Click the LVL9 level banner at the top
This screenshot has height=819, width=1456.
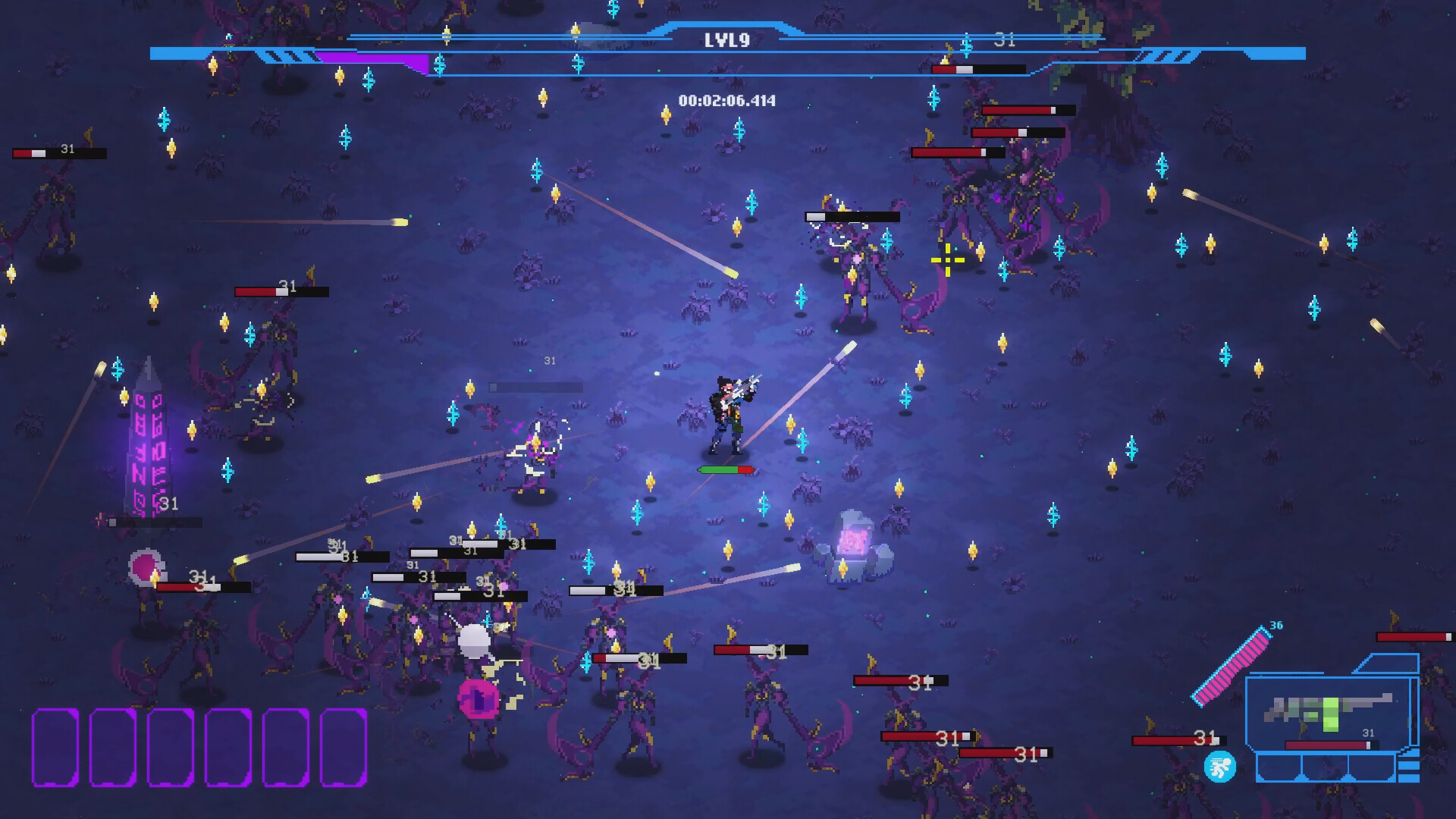click(x=728, y=42)
